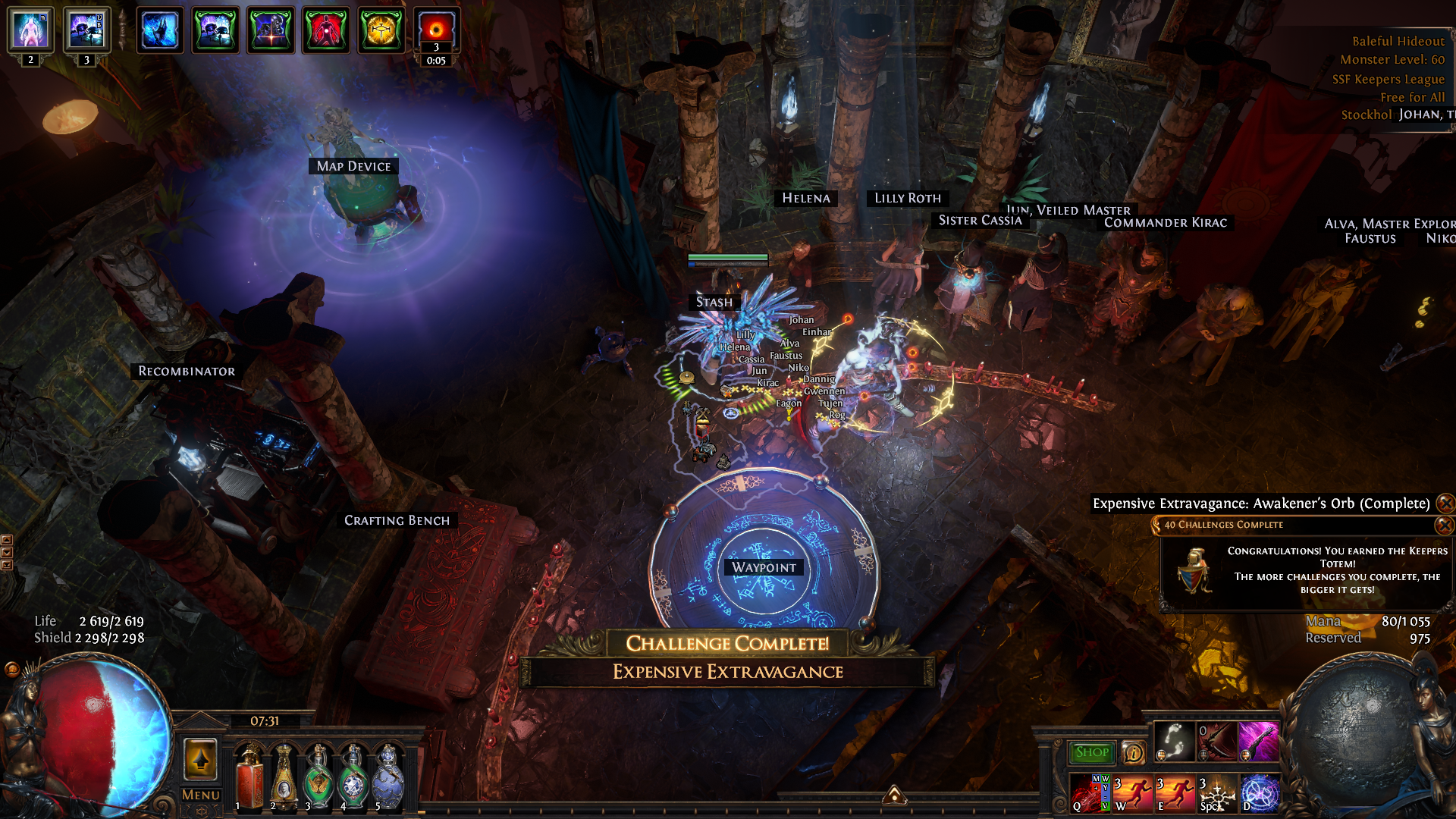Open the info speech bubble icon
Viewport: 1456px width, 819px height.
[x=1133, y=752]
